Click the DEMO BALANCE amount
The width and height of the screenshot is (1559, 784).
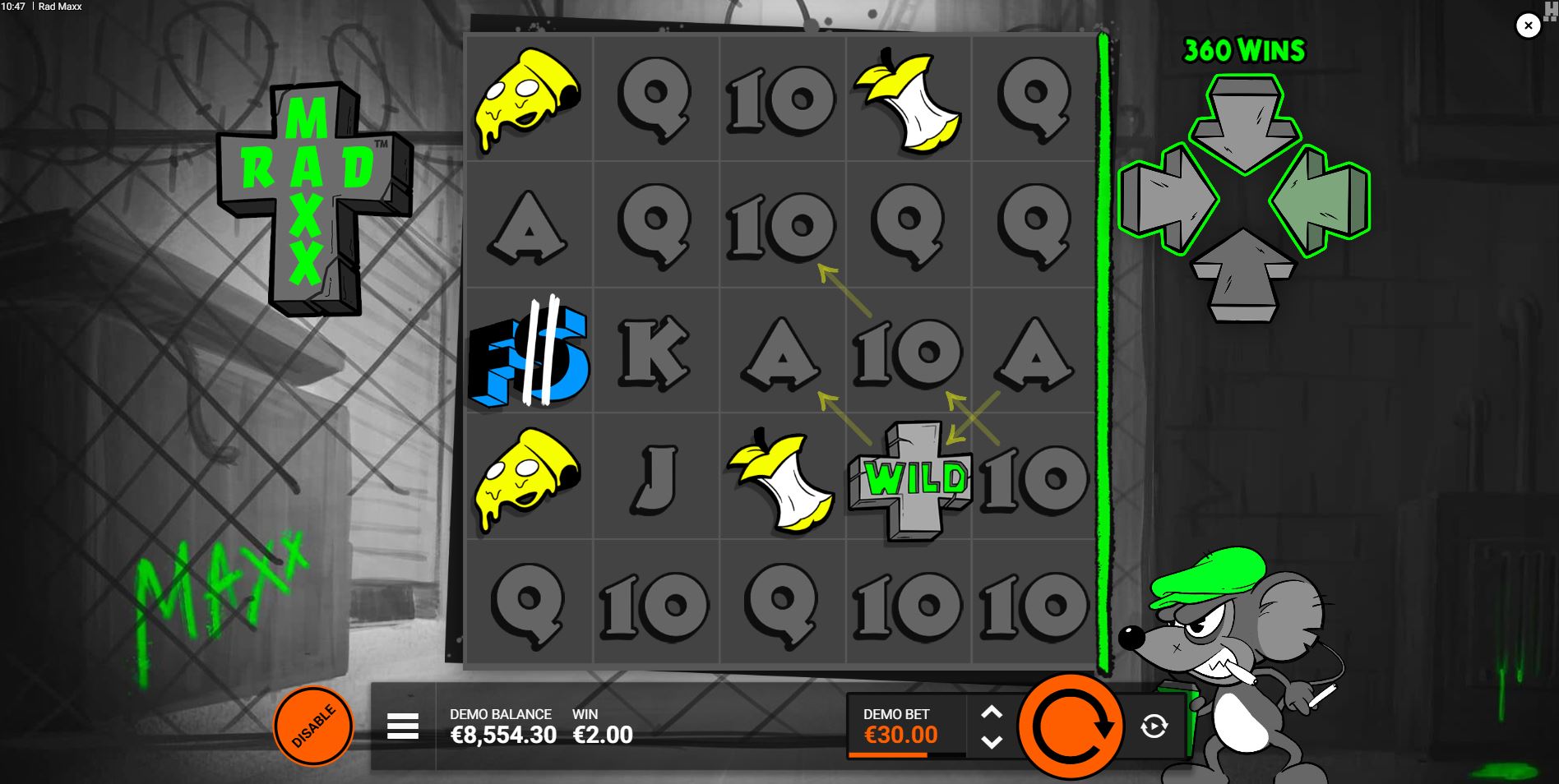pyautogui.click(x=503, y=736)
